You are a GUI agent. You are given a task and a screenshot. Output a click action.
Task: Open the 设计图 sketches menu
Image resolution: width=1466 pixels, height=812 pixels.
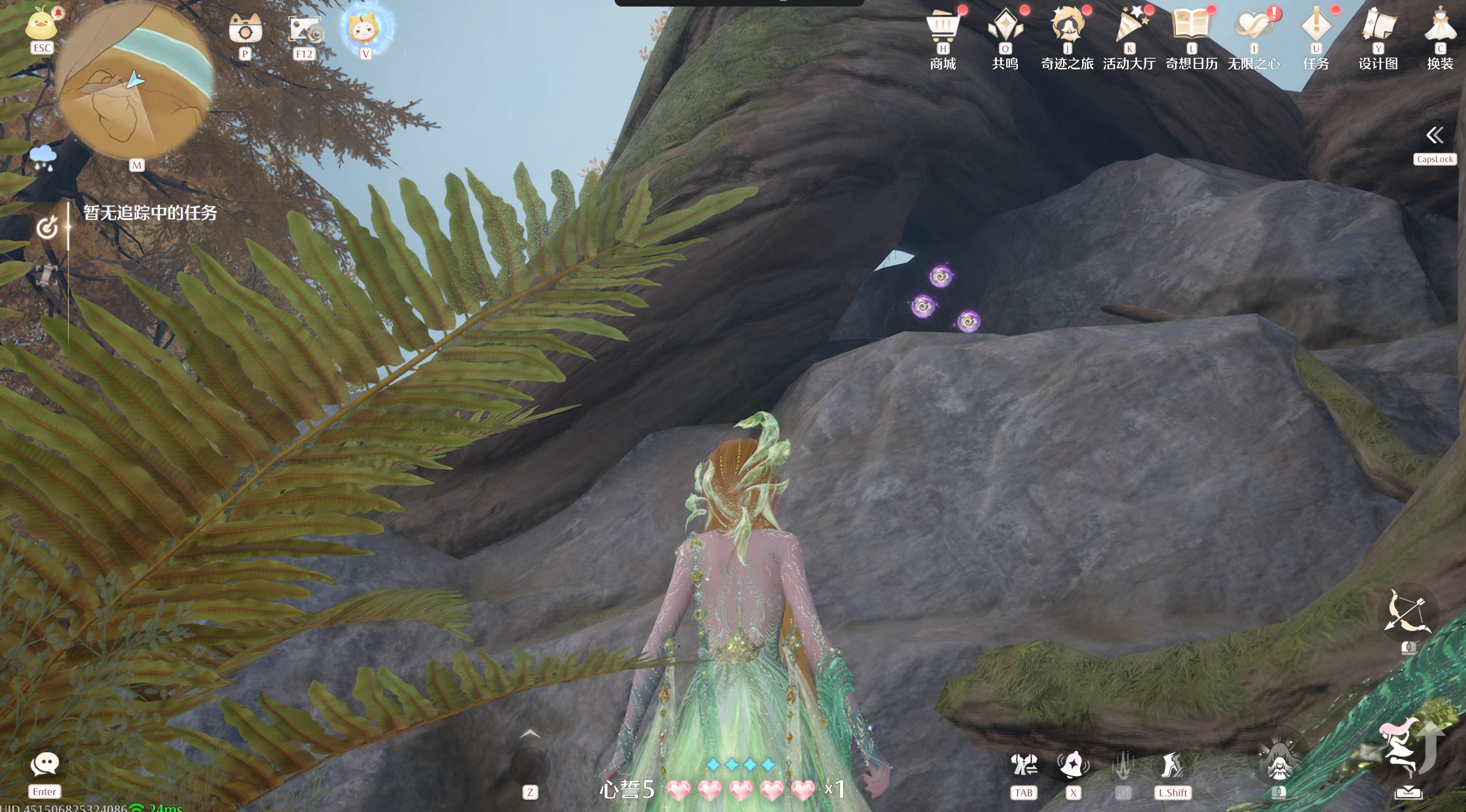1378,27
